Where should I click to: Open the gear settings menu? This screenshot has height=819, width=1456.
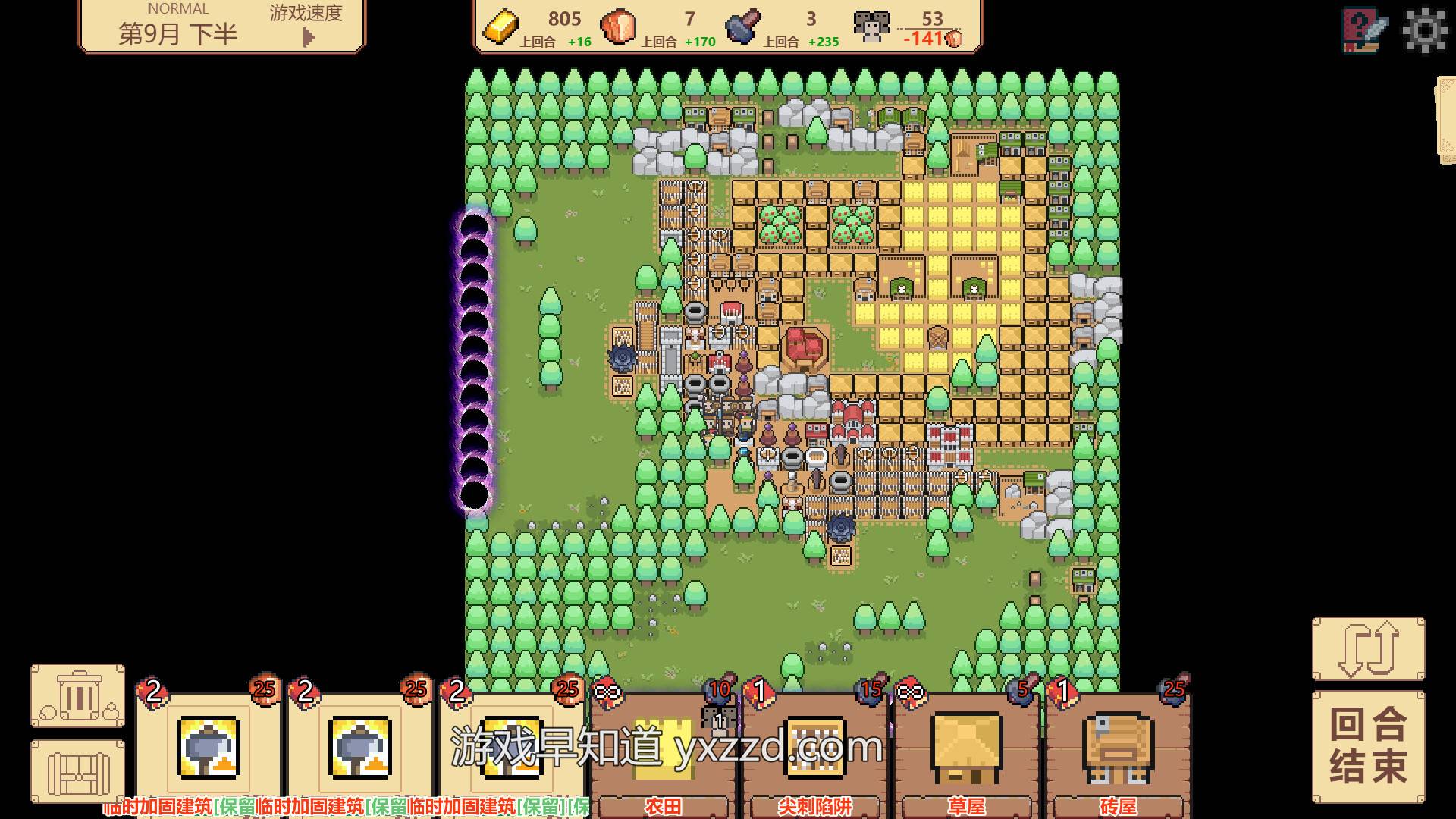tap(1426, 30)
